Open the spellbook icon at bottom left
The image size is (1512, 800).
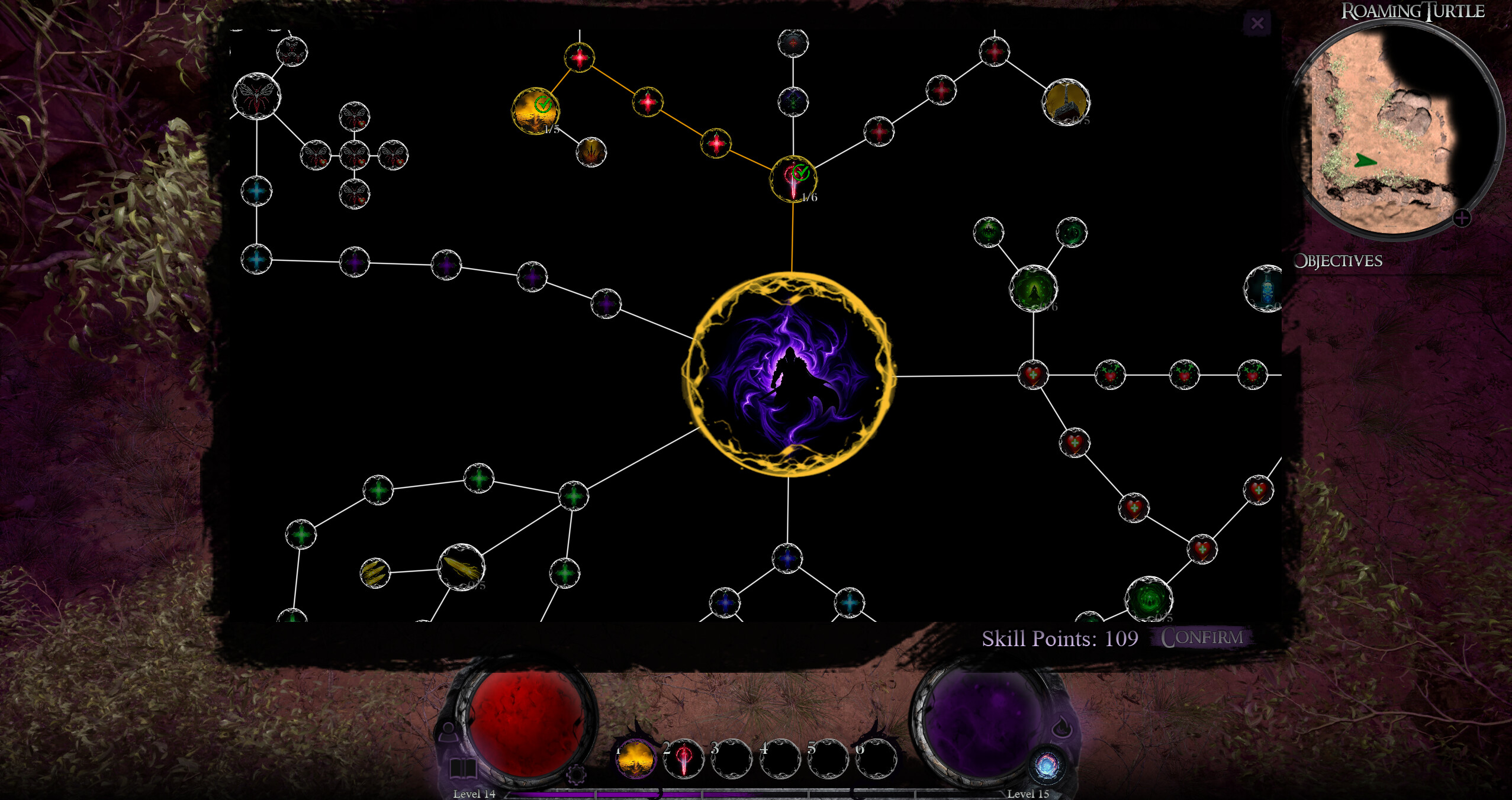coord(464,767)
